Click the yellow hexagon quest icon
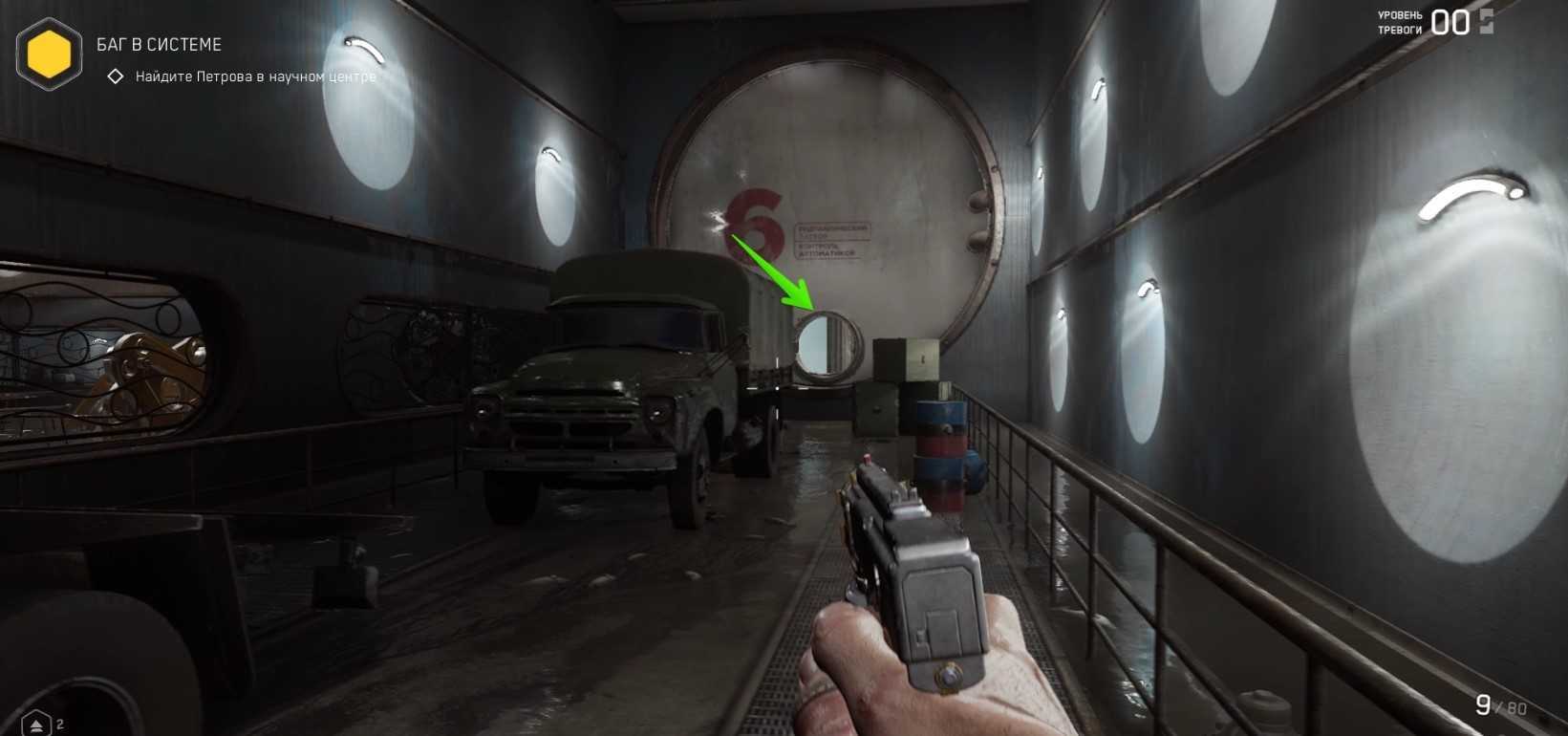 [50, 54]
